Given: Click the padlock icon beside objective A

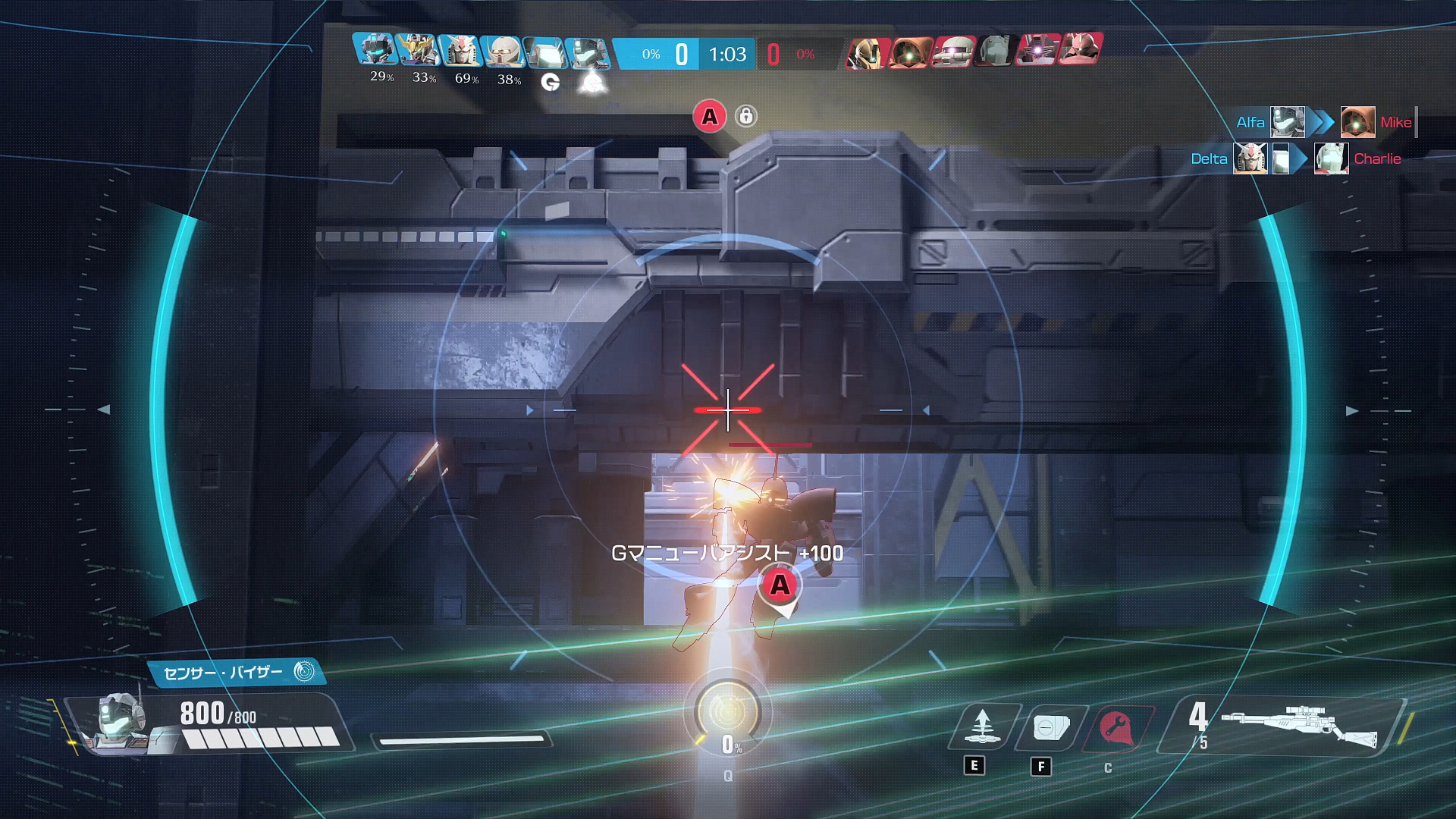Looking at the screenshot, I should click(x=746, y=116).
